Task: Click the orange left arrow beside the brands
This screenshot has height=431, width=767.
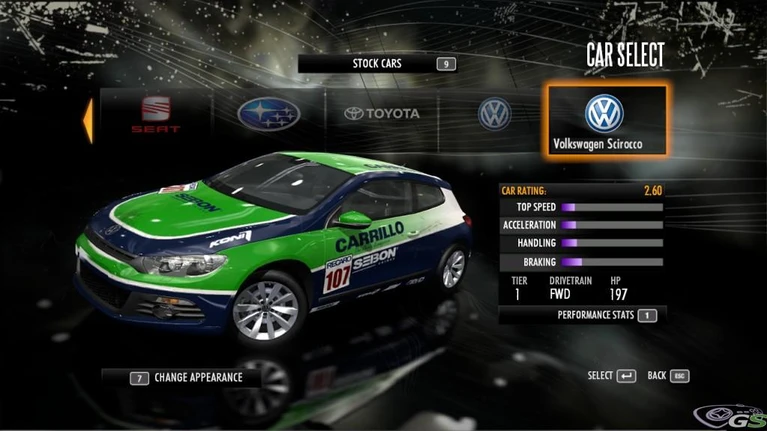Action: tap(88, 118)
